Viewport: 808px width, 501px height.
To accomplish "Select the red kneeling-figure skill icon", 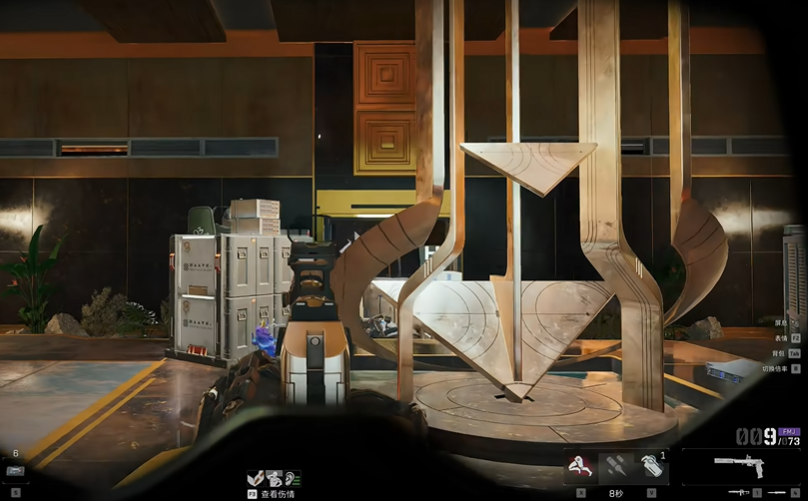I will coord(578,465).
